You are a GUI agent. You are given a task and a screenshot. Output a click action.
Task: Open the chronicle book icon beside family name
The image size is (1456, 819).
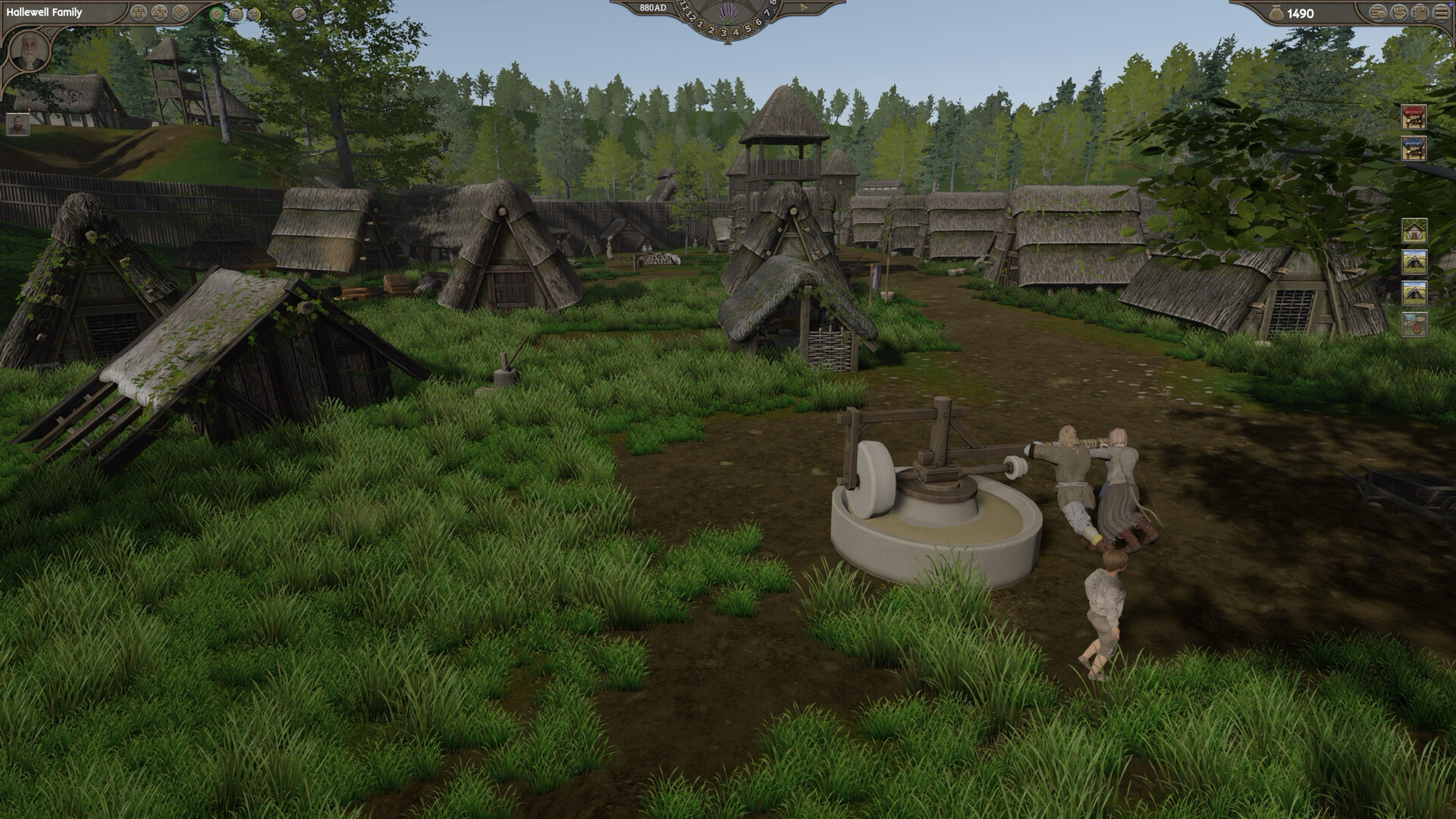coord(180,13)
